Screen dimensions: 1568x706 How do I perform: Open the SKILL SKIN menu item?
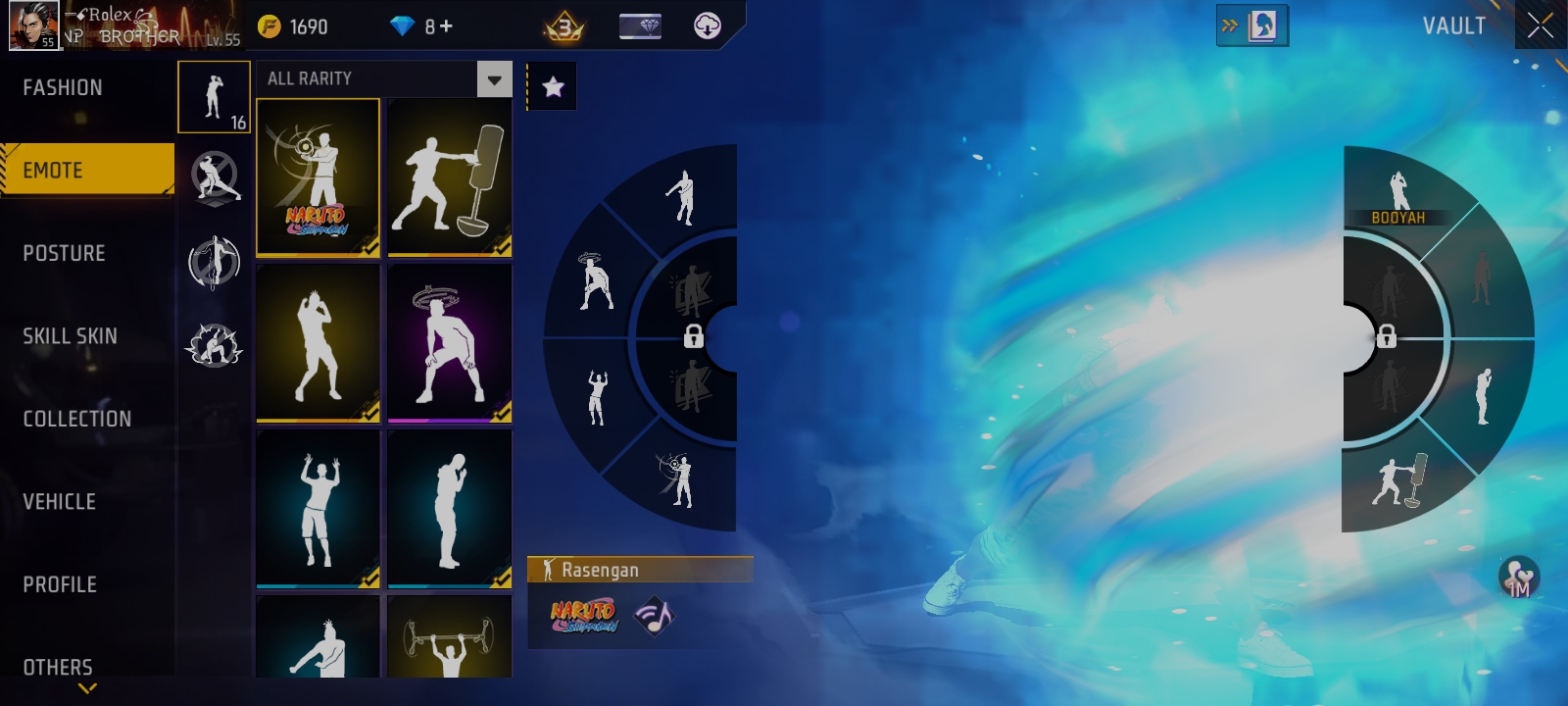[69, 335]
